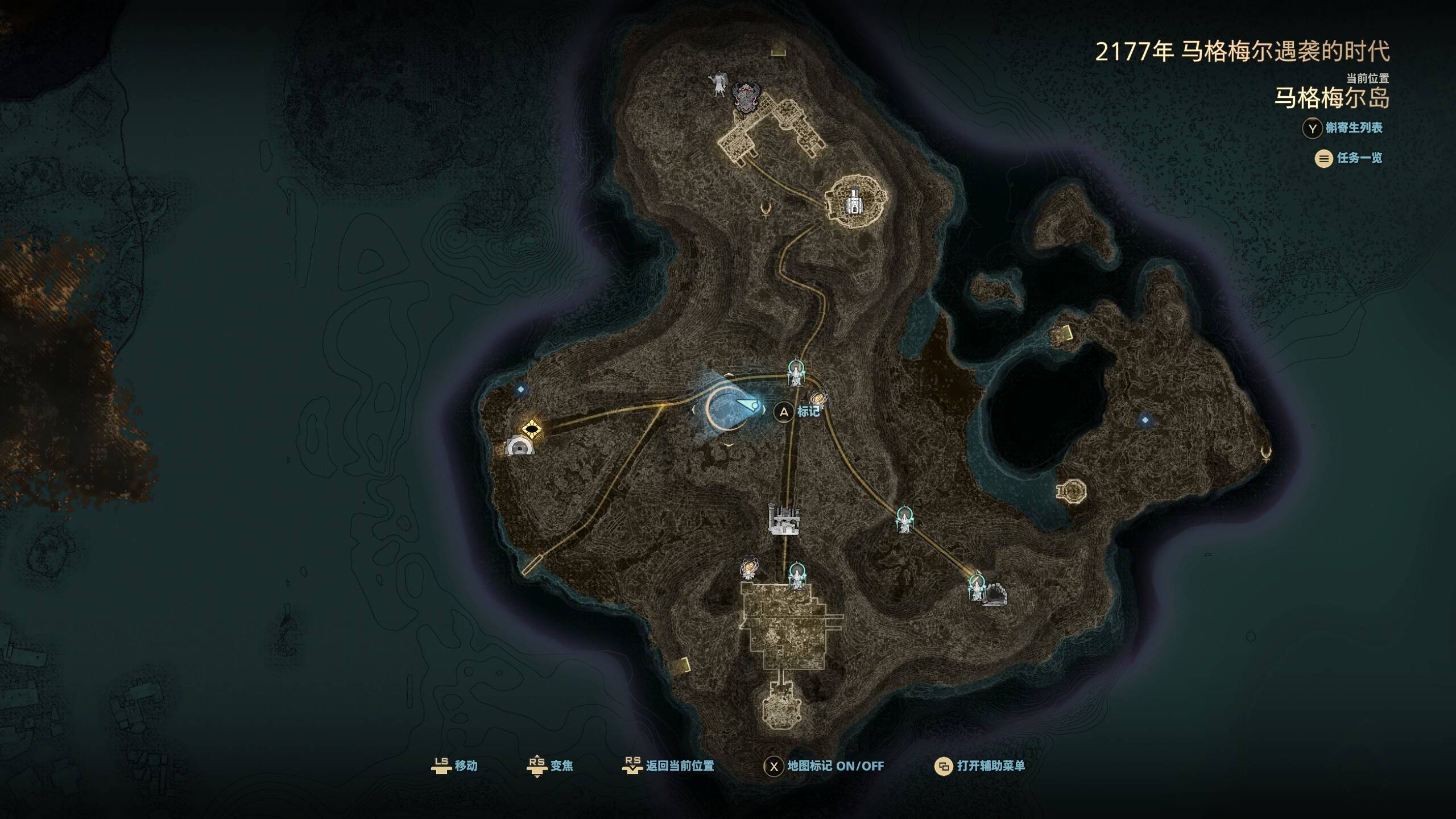This screenshot has height=819, width=1456.
Task: Open the 任务一览 quest list
Action: (1348, 158)
